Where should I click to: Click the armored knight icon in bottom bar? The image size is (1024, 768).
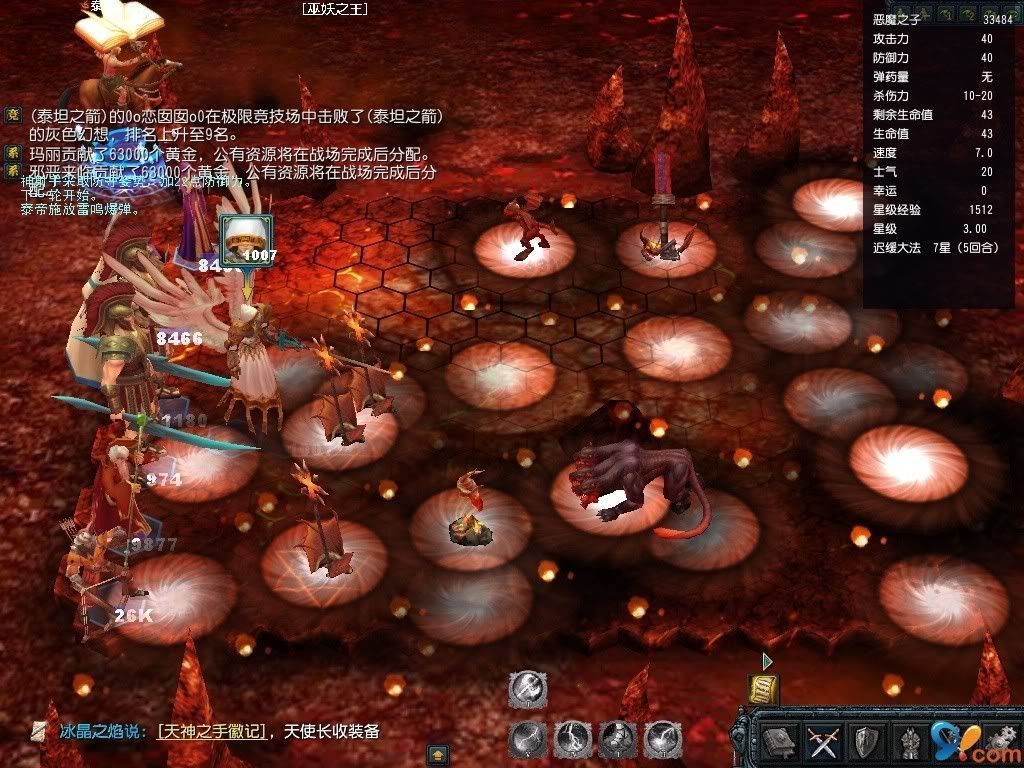tap(909, 742)
